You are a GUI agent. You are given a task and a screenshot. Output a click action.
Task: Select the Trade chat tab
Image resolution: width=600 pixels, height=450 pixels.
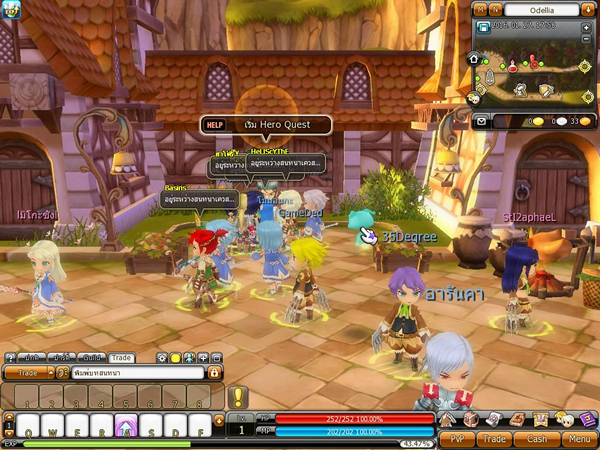(122, 357)
